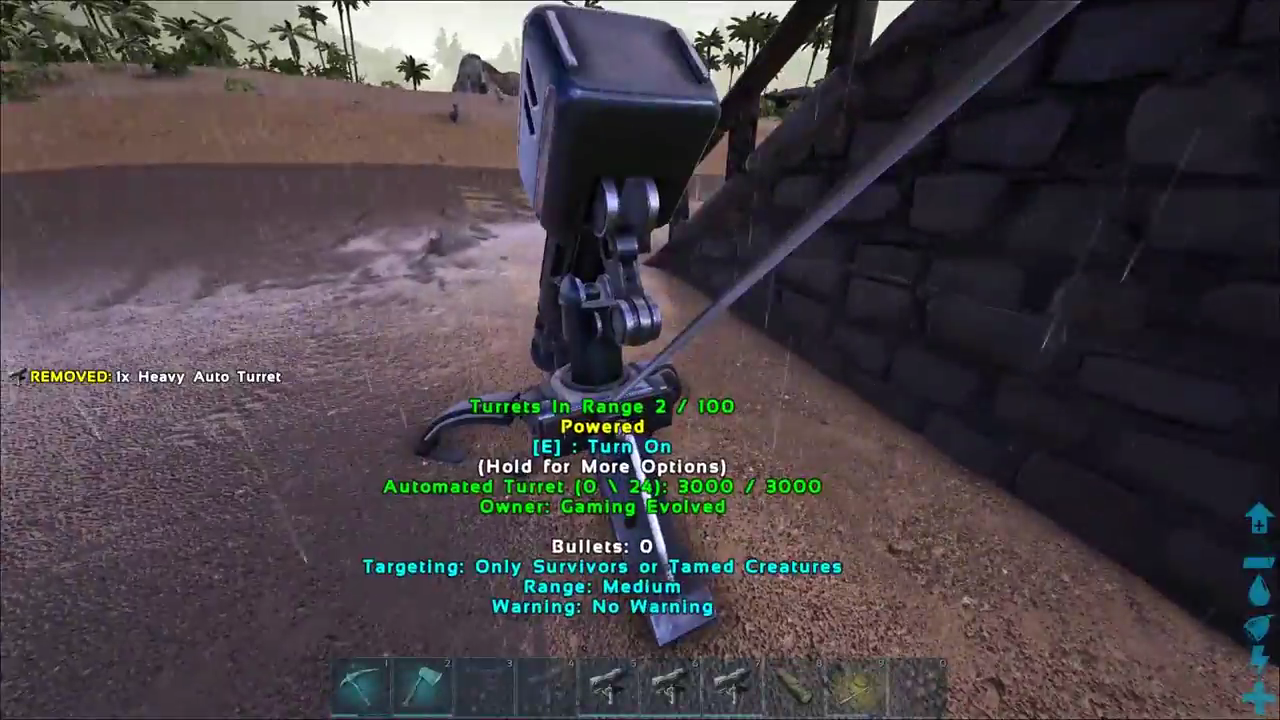The width and height of the screenshot is (1280, 720).
Task: Select the yellow item in hotbar slot 9
Action: click(857, 685)
